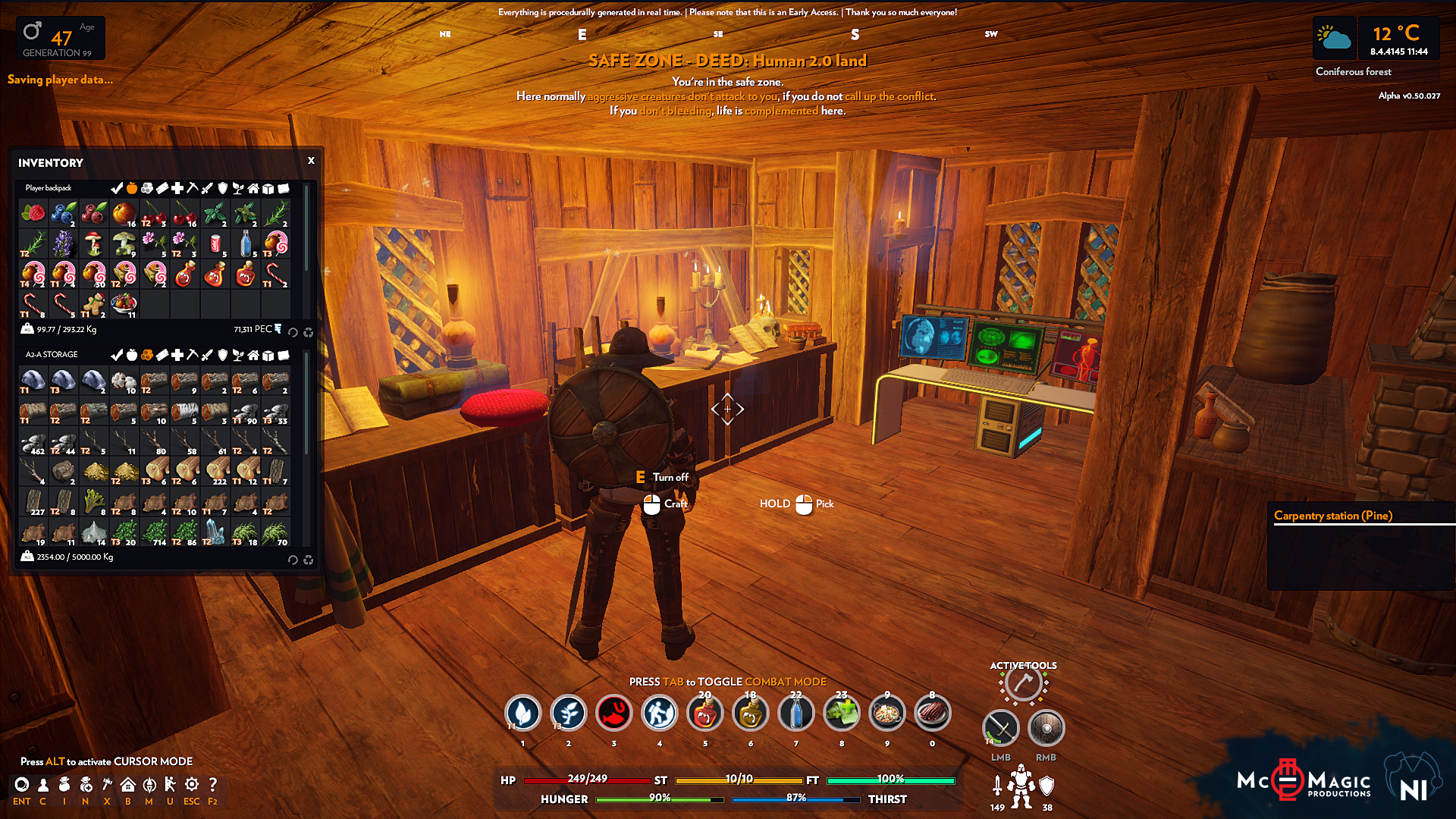
Task: Open help via the question mark F2 icon
Action: click(x=213, y=784)
